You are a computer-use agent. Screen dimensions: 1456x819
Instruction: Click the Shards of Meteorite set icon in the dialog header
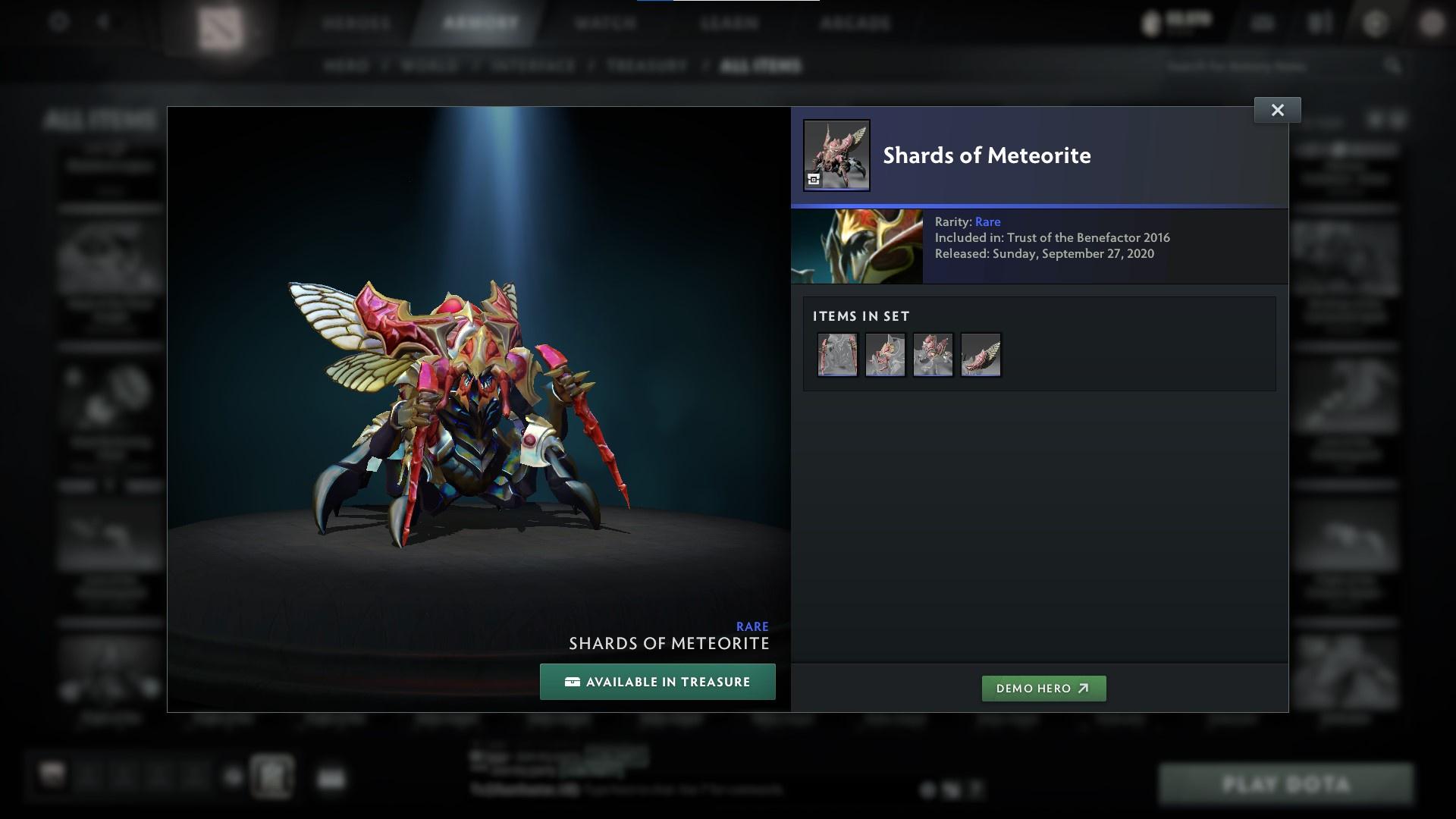[836, 154]
